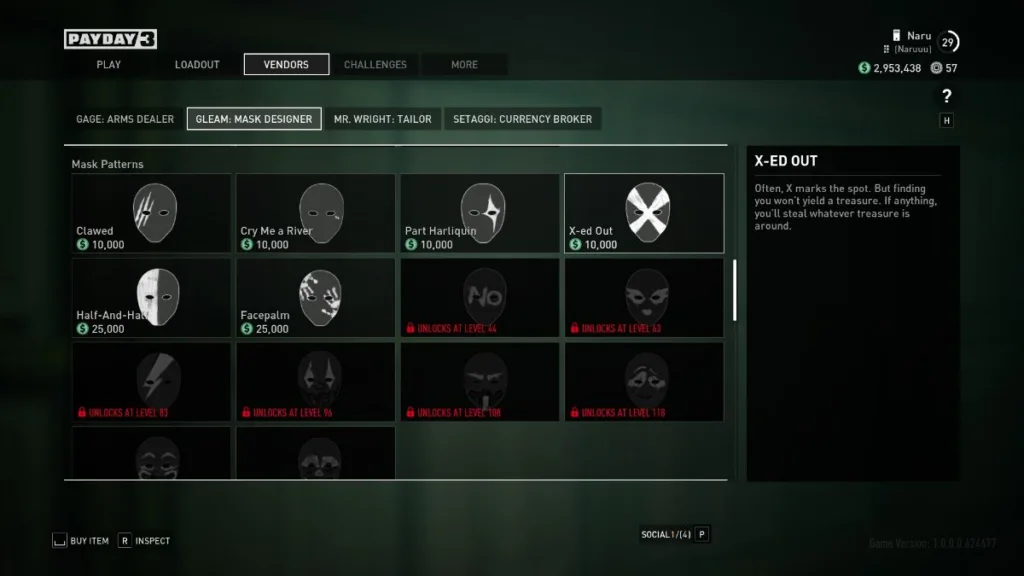Image resolution: width=1024 pixels, height=576 pixels.
Task: Click the locked level 44 'No' mask
Action: tap(480, 297)
